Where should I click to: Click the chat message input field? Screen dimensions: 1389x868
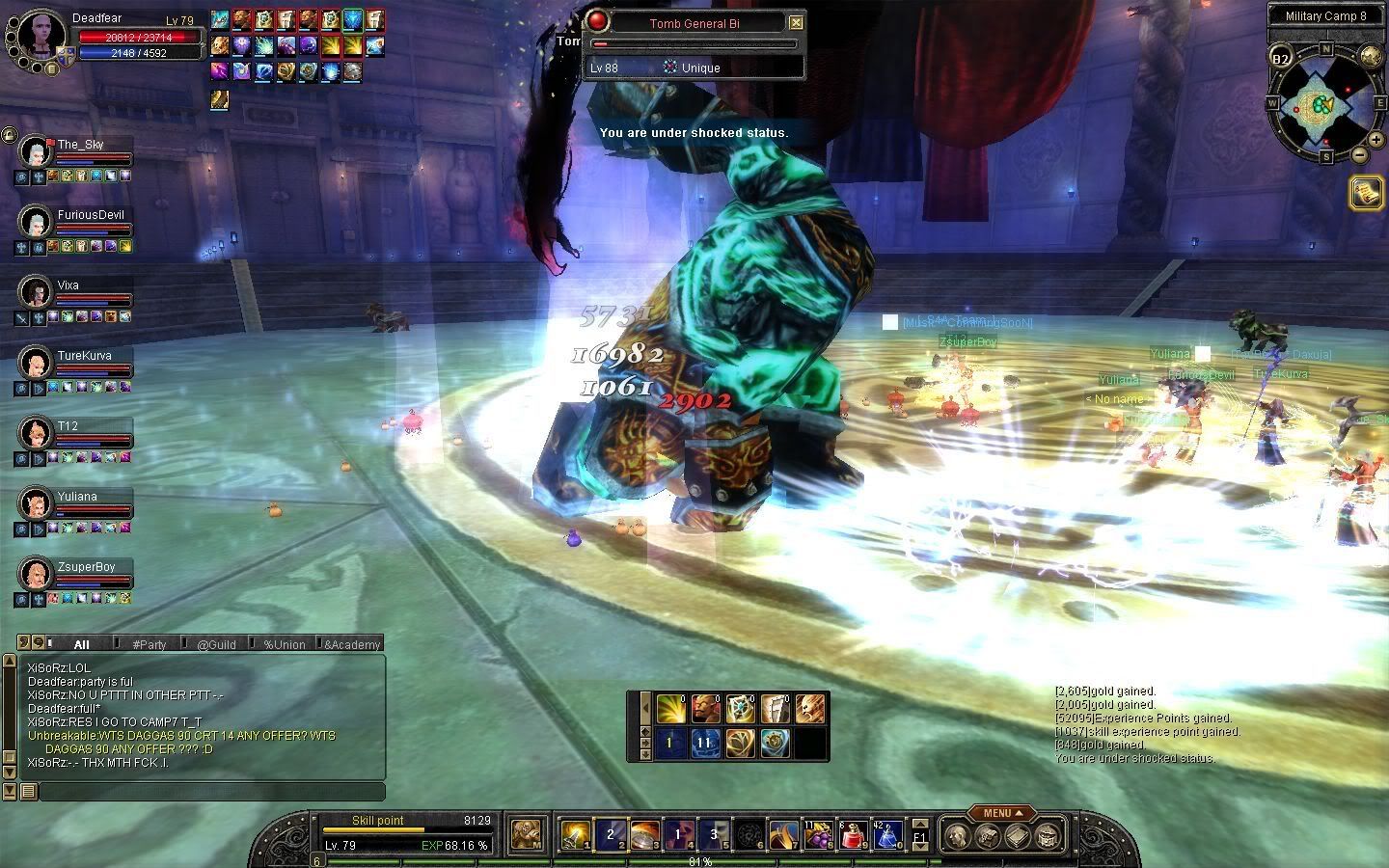(x=212, y=792)
